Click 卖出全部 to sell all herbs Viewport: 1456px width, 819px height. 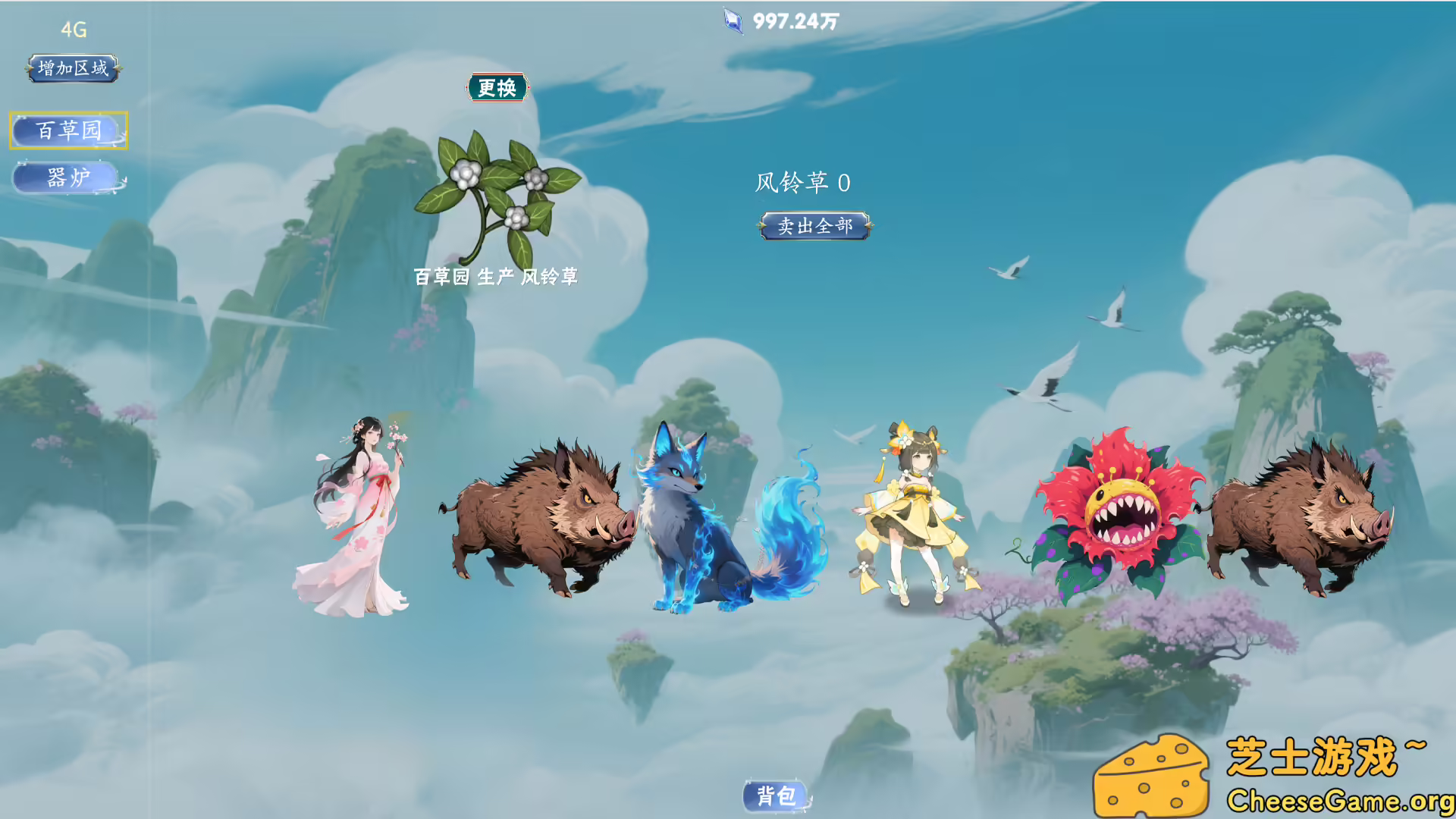click(x=814, y=225)
